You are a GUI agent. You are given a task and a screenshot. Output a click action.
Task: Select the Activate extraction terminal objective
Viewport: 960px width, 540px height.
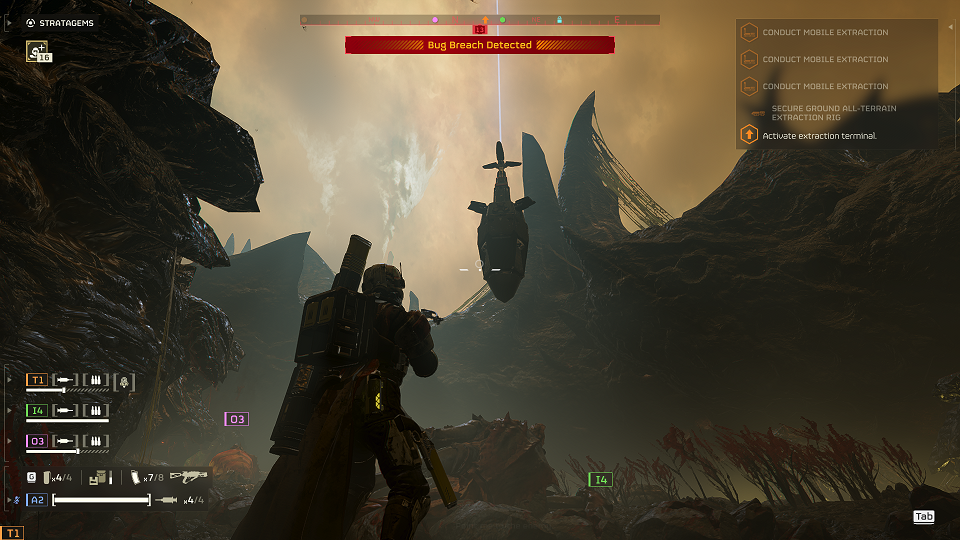[819, 135]
